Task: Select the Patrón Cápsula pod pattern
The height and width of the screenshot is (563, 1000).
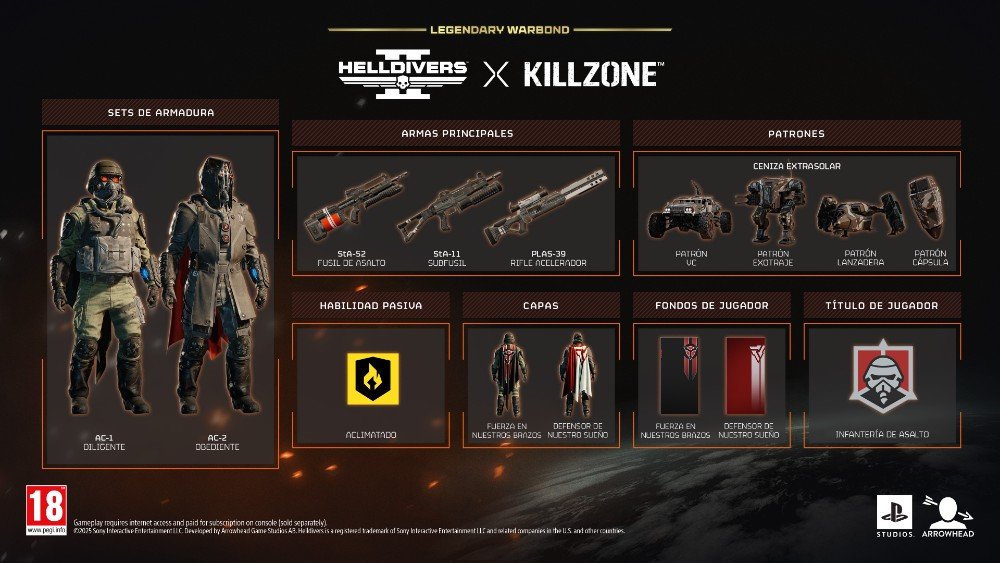Action: 928,208
